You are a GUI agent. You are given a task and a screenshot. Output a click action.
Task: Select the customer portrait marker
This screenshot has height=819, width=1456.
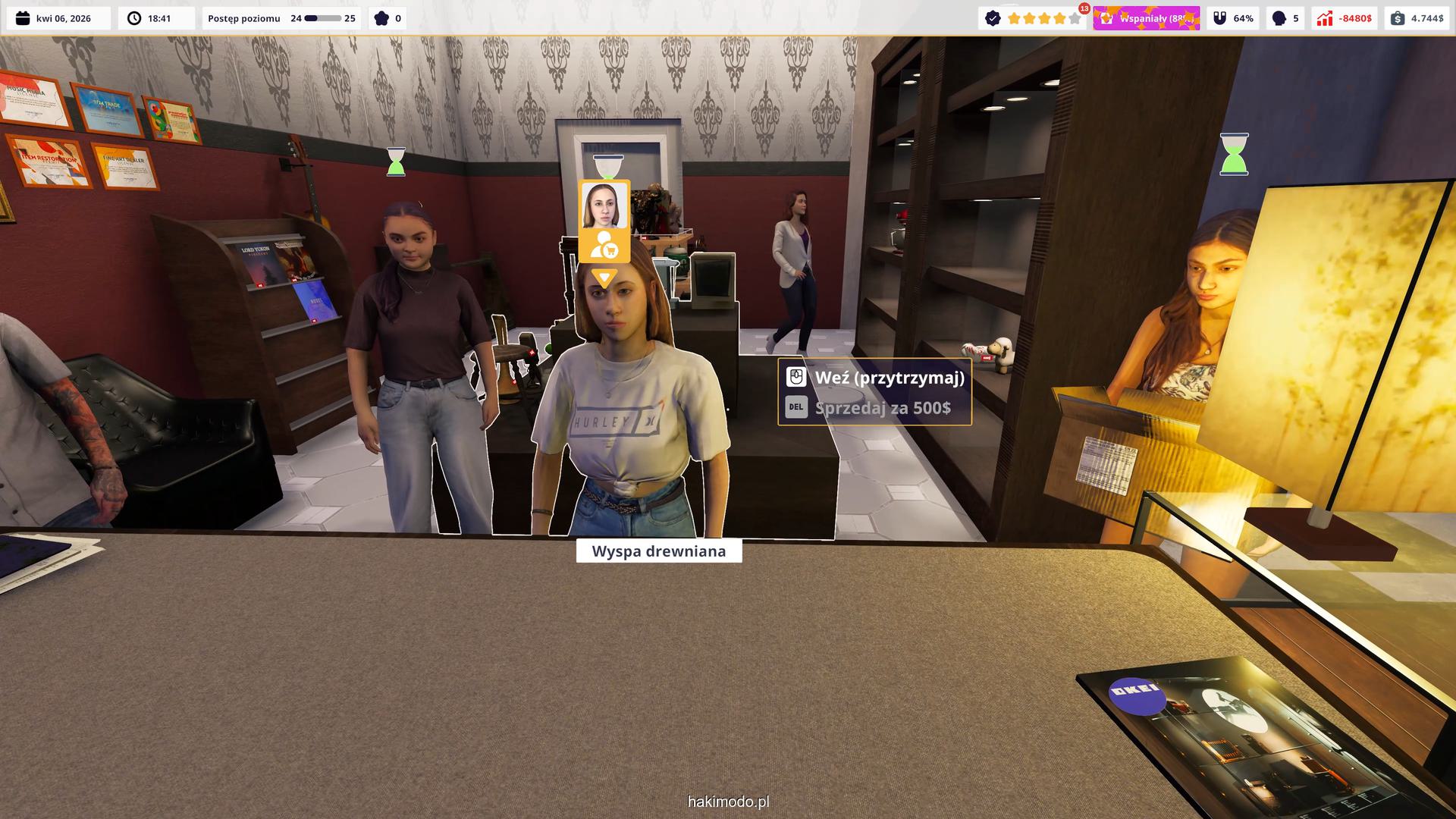click(604, 206)
